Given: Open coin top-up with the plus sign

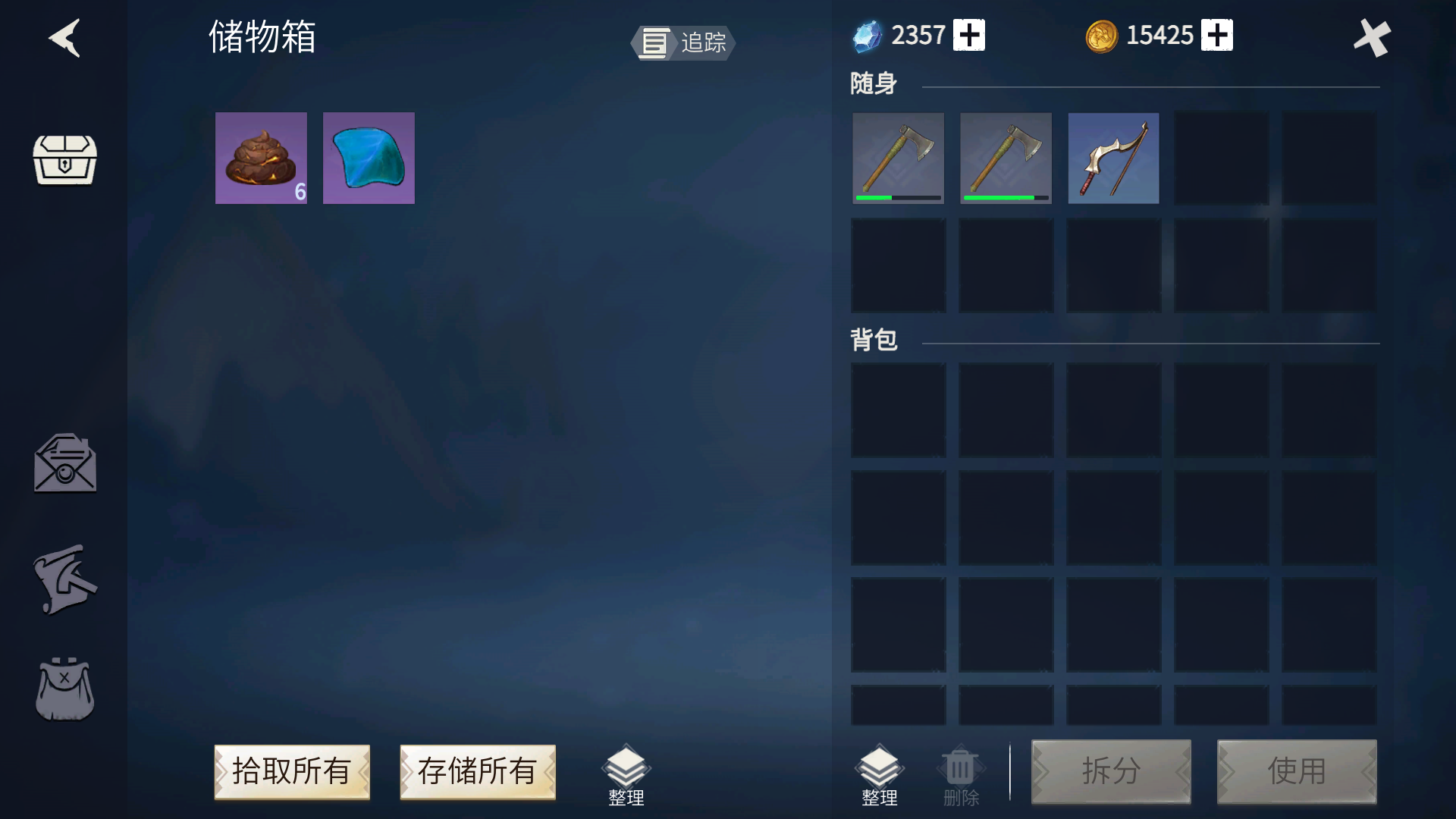Looking at the screenshot, I should pyautogui.click(x=1219, y=34).
